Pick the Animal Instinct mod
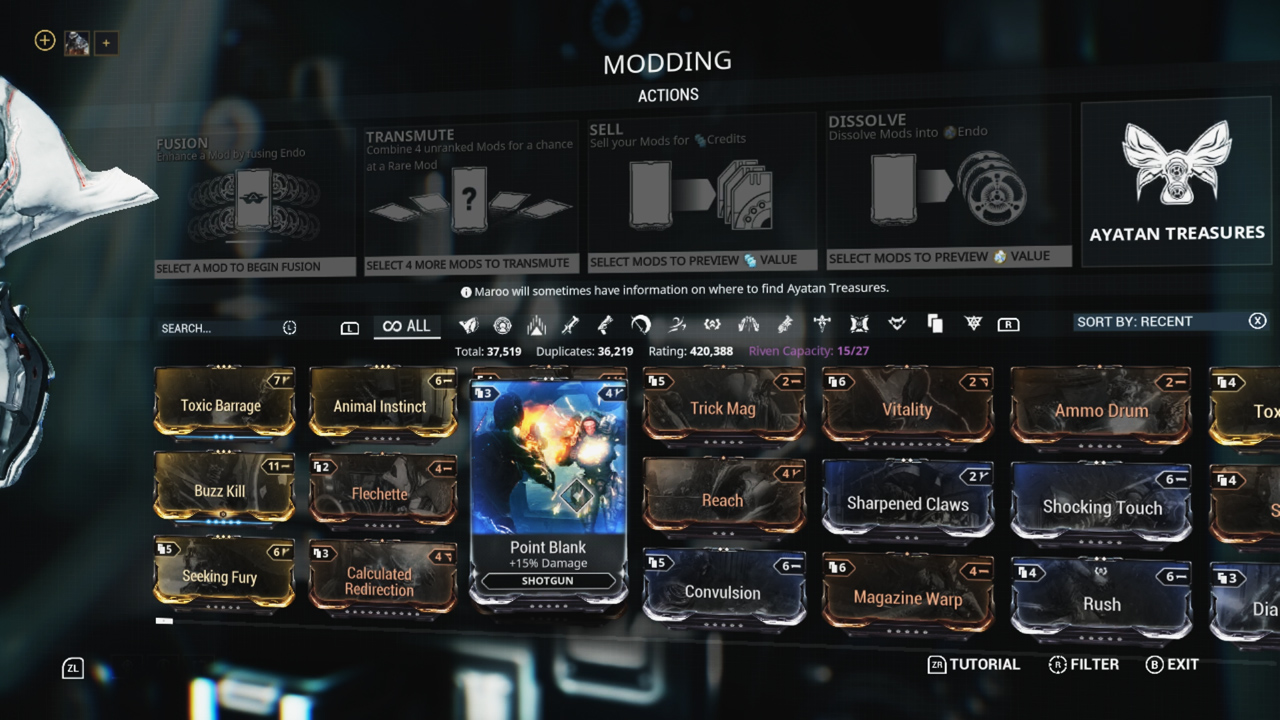This screenshot has width=1280, height=720. click(x=381, y=404)
